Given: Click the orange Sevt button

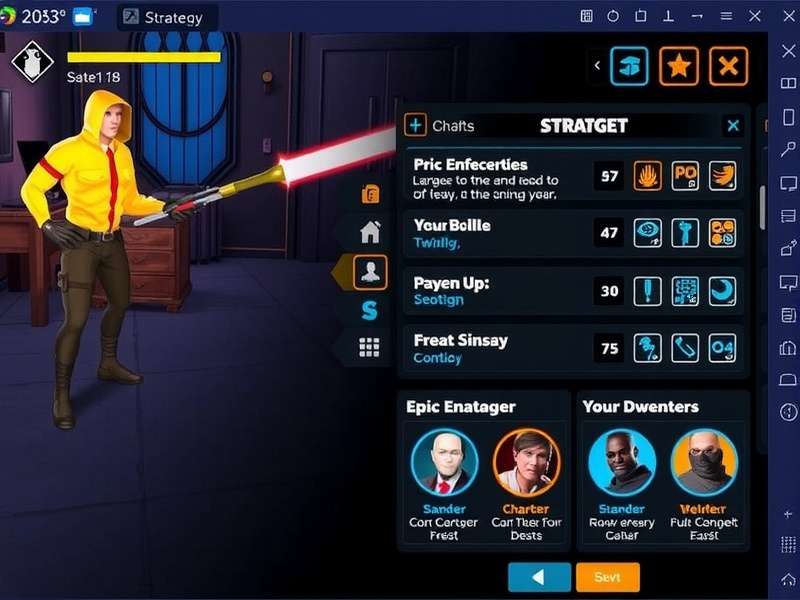Looking at the screenshot, I should 607,578.
